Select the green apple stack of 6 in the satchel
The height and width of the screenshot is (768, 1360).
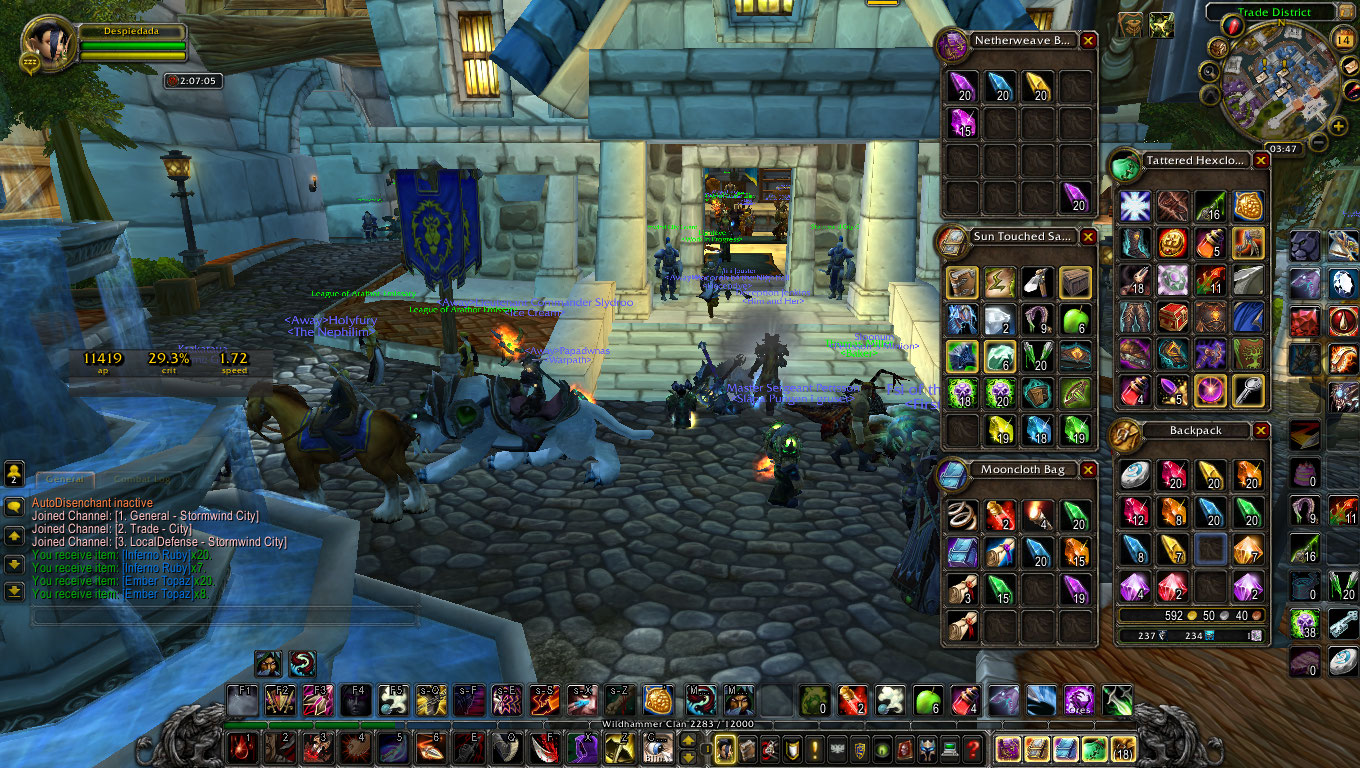1074,320
